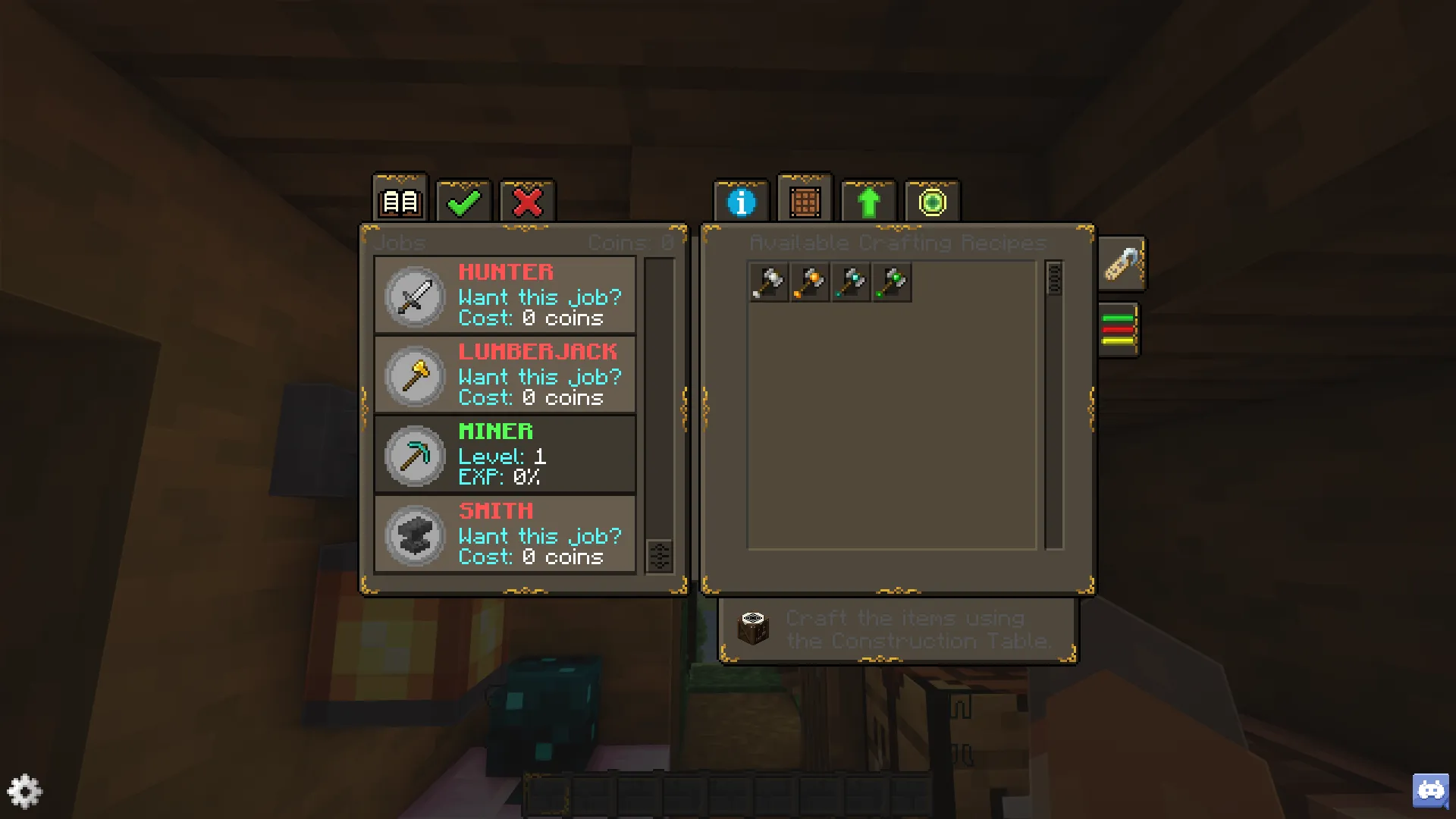Open the hook tool panel on the right
Screen dimensions: 1456x819
1122,264
